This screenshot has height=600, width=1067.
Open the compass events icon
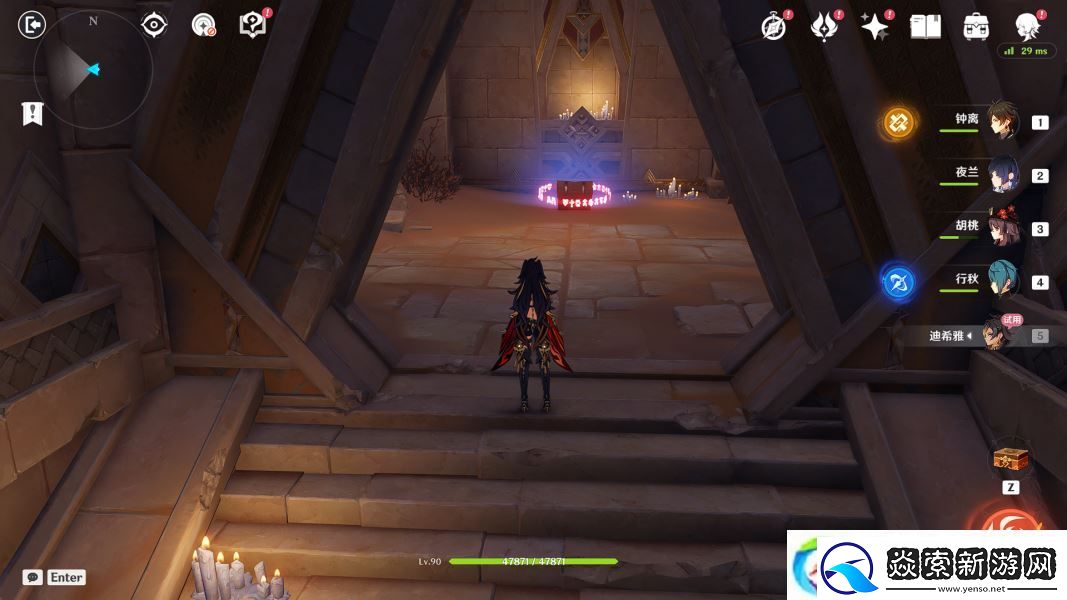[x=773, y=27]
